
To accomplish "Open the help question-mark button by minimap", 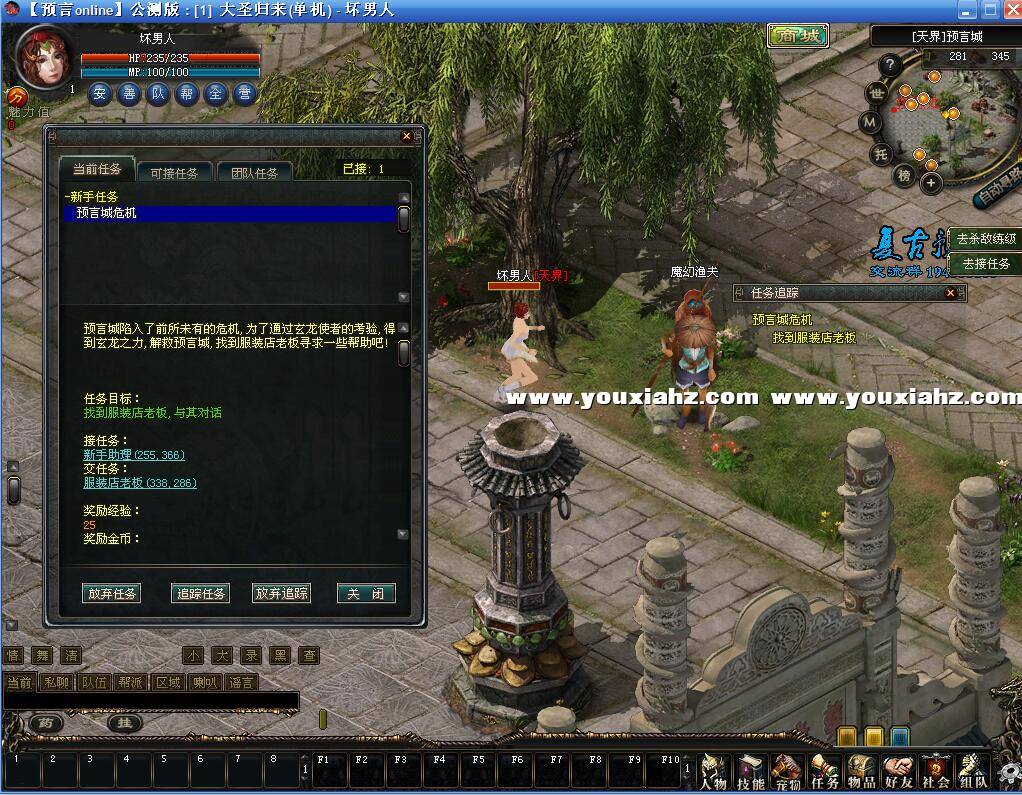I will click(x=889, y=66).
